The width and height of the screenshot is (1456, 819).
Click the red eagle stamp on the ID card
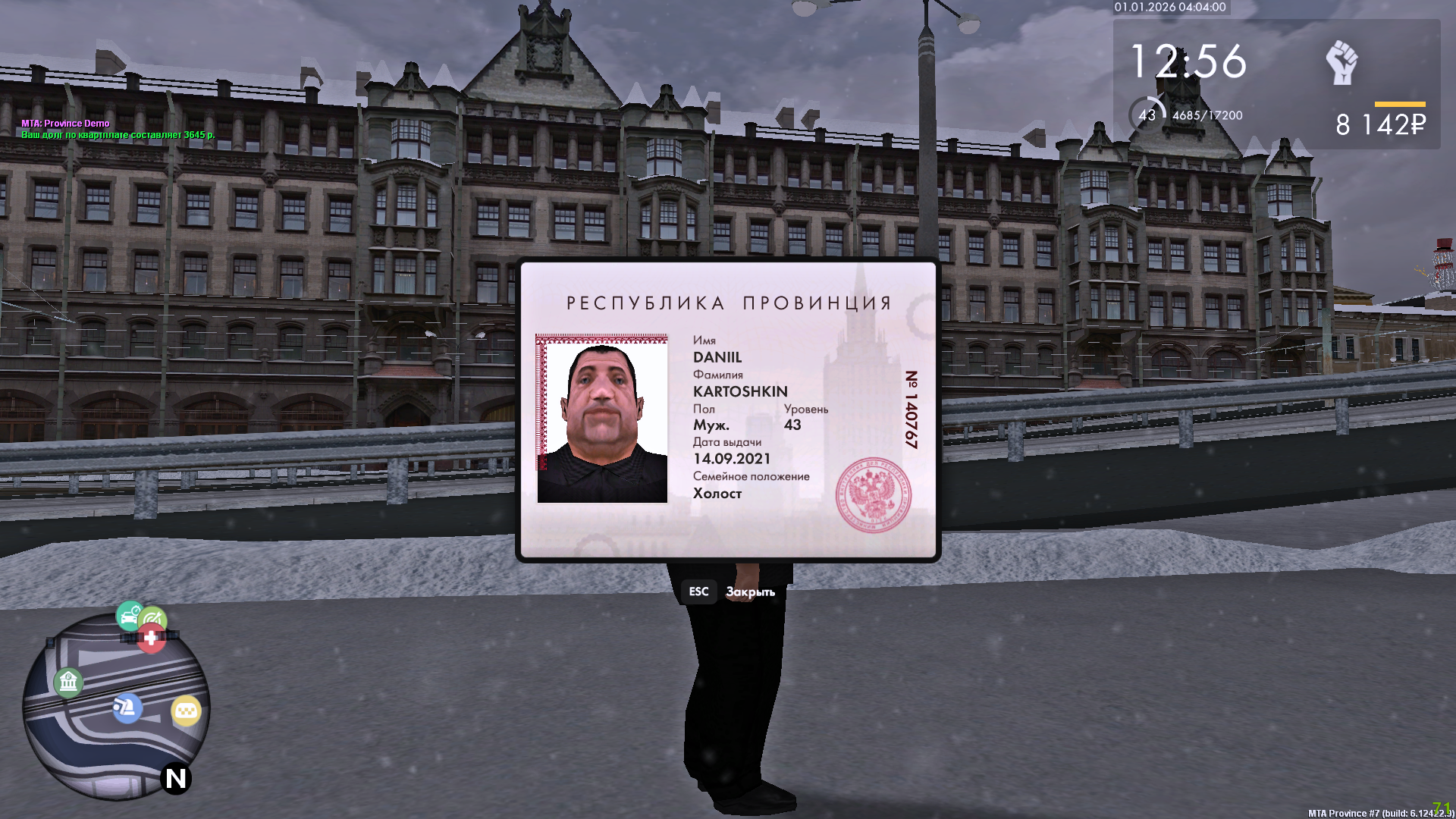(874, 493)
